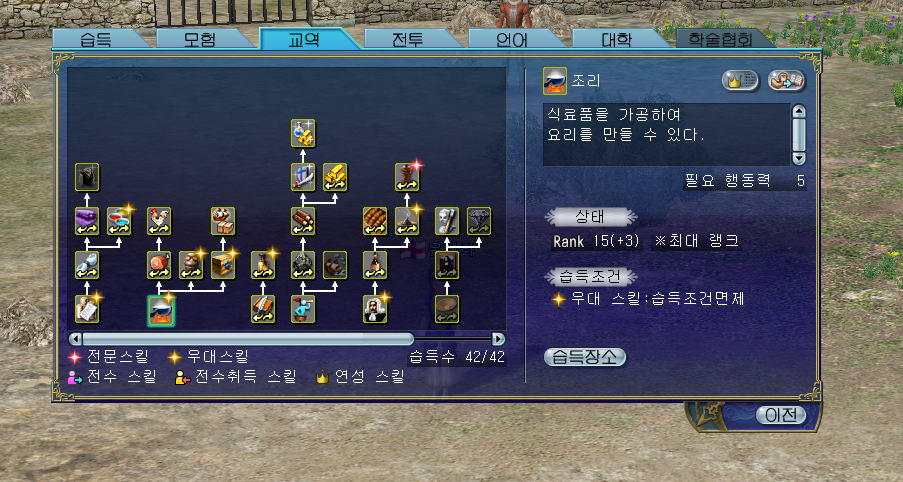Pick the wooden logs skill icon
The width and height of the screenshot is (903, 482).
(x=304, y=220)
